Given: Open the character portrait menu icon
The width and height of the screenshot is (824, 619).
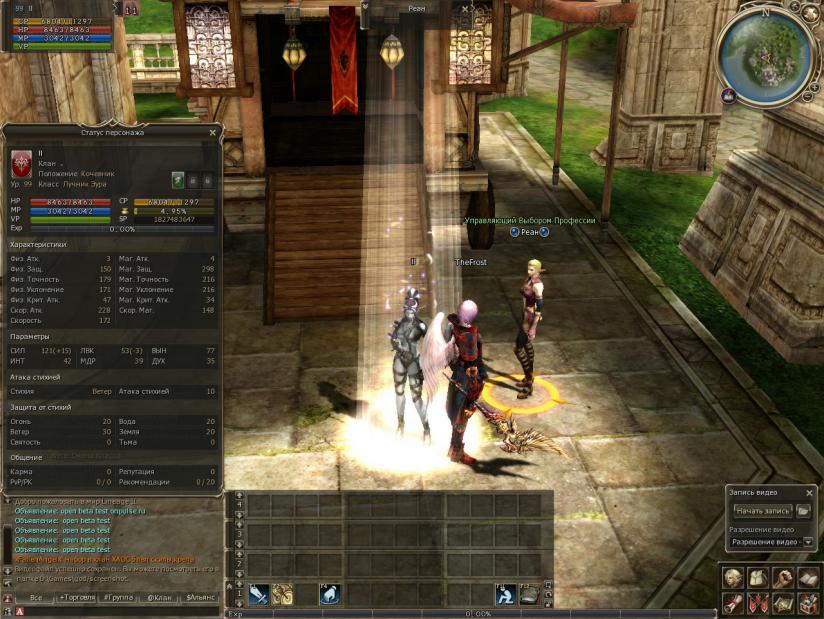Looking at the screenshot, I should pos(733,579).
